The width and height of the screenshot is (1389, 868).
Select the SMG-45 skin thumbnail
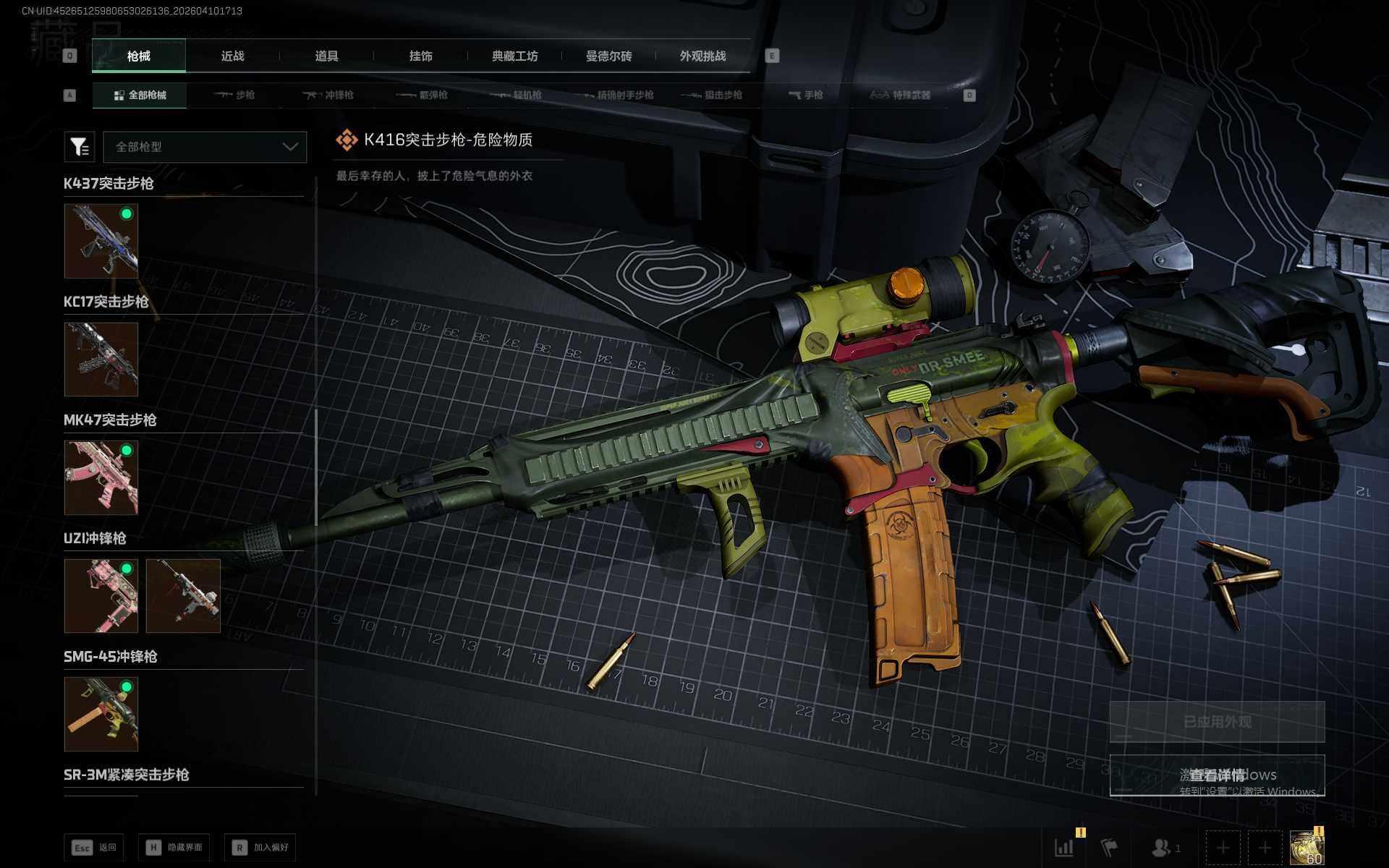coord(101,714)
